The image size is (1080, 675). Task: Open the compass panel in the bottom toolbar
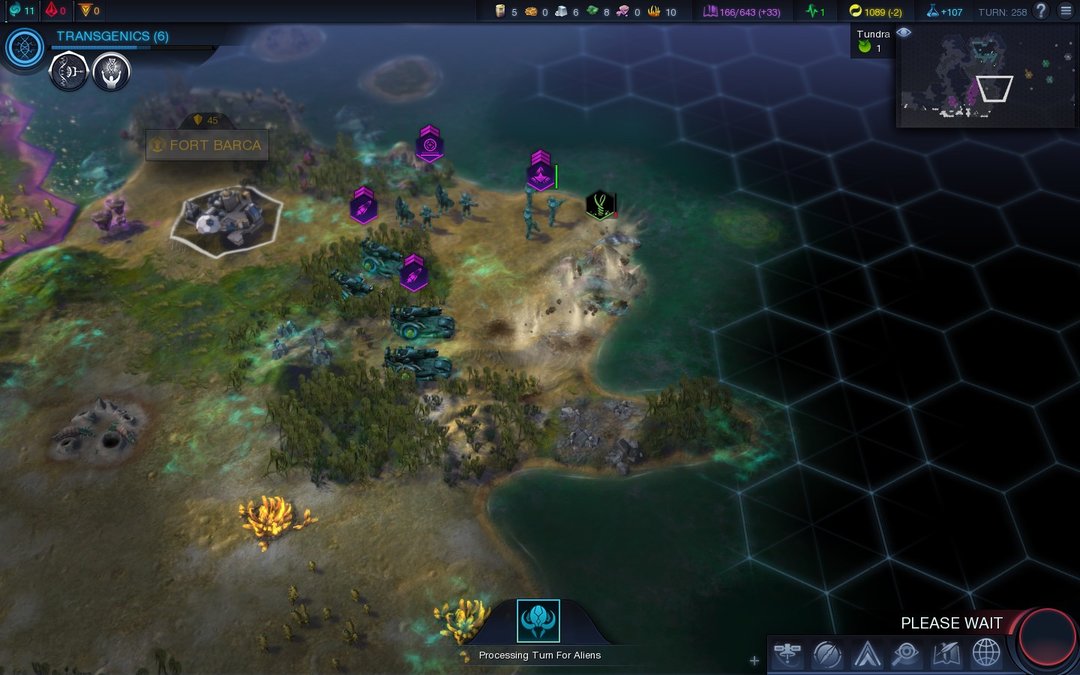[827, 653]
